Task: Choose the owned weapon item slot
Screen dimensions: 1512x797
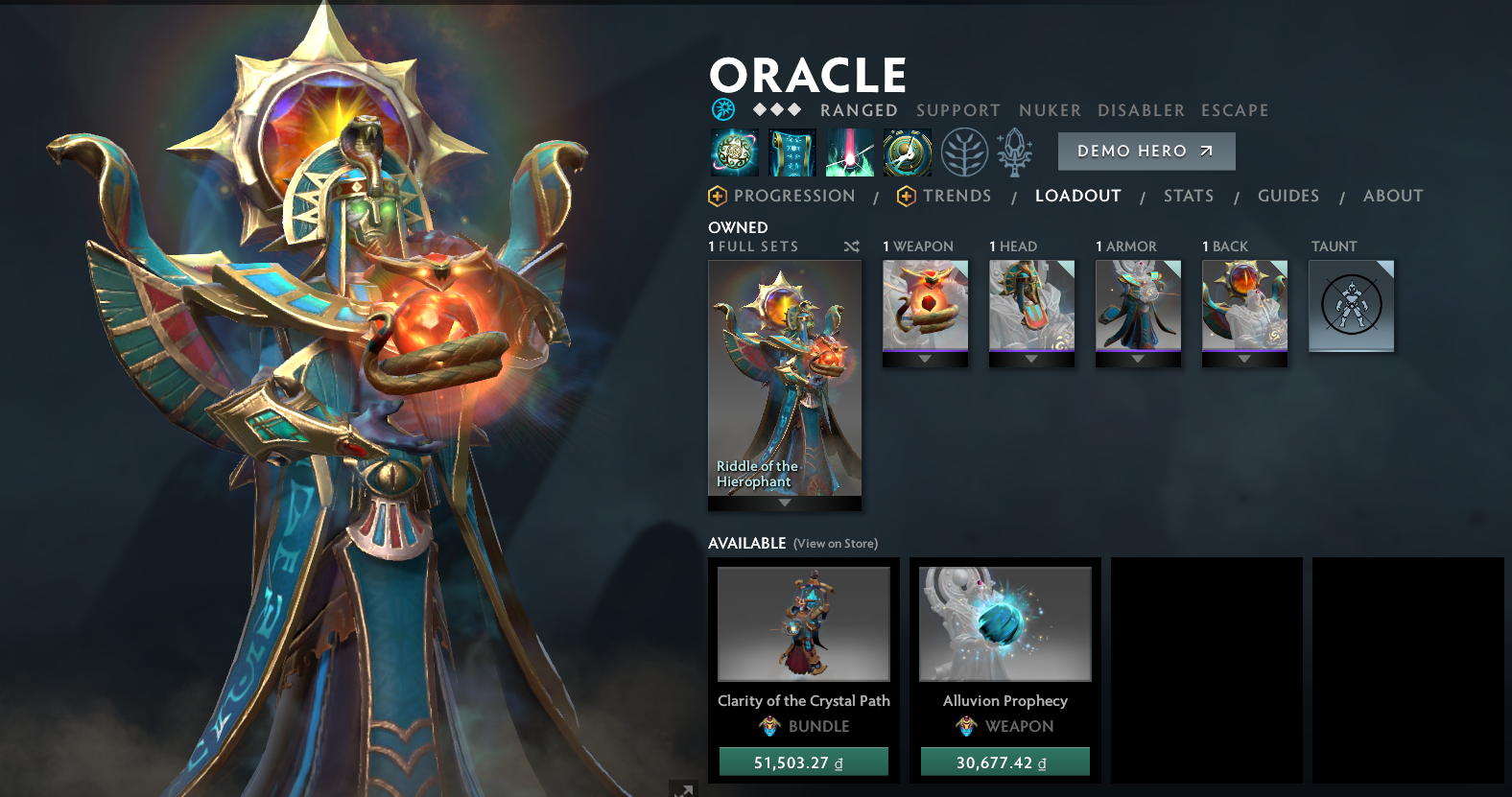Action: (x=925, y=305)
